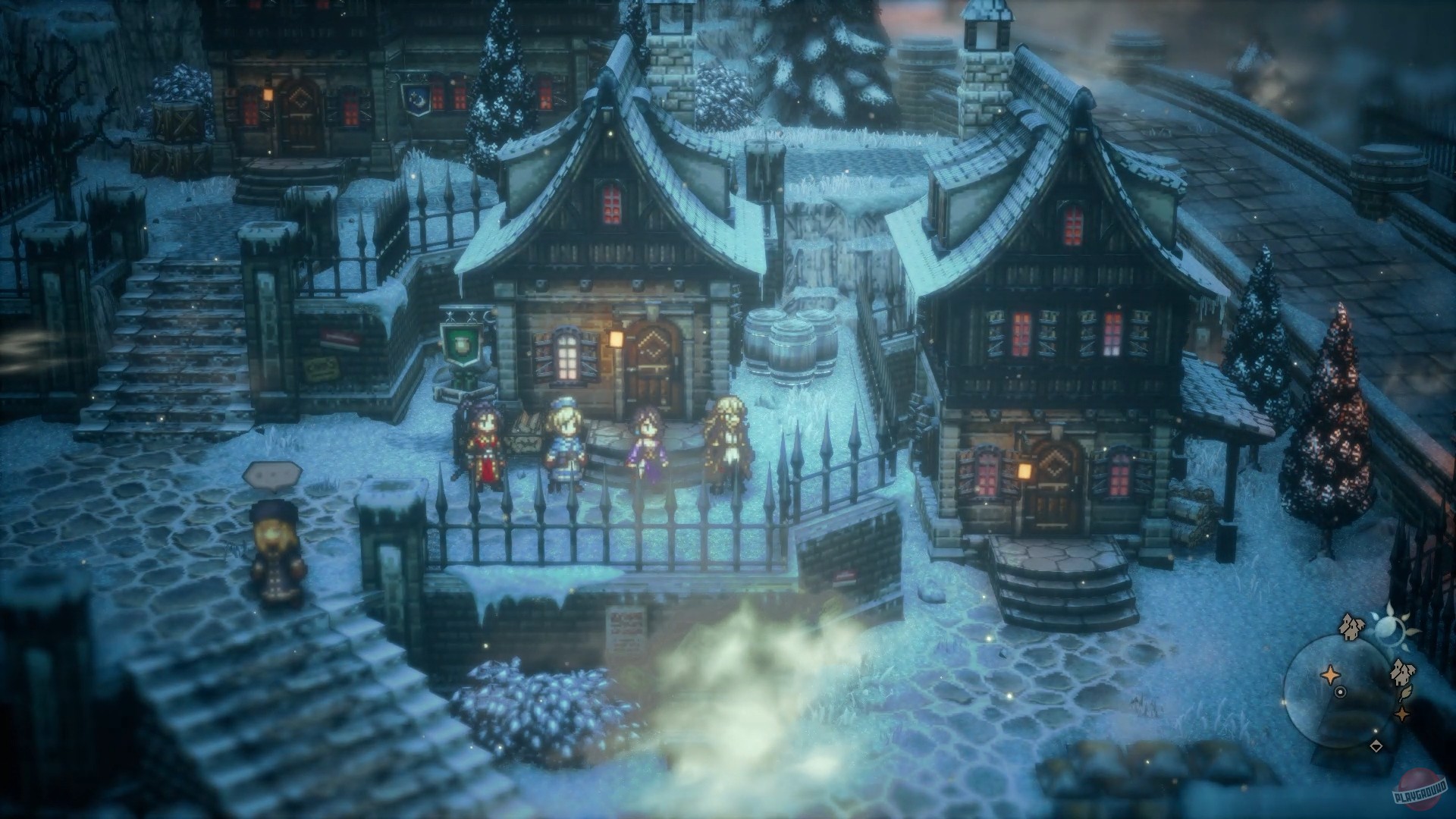
Task: Select the red flag left of the tavern sign
Action: 341,337
